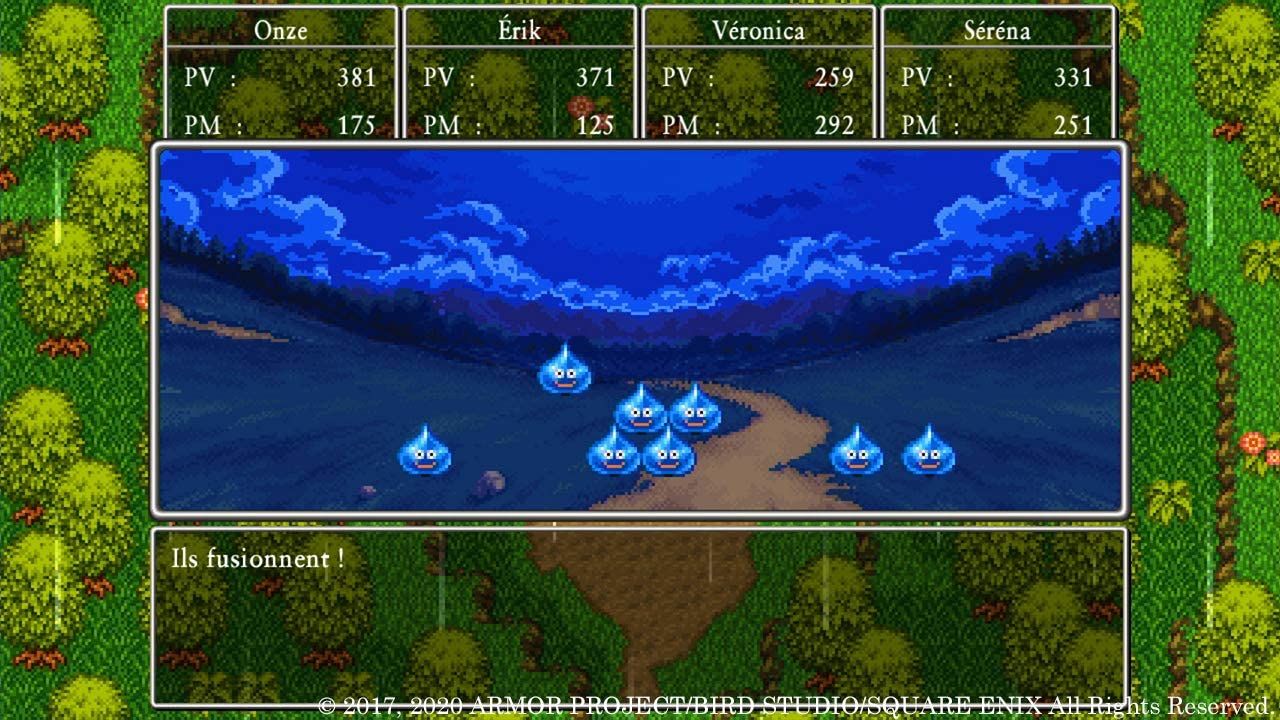This screenshot has height=720, width=1280.
Task: Select the second slime from the right
Action: pos(856,453)
